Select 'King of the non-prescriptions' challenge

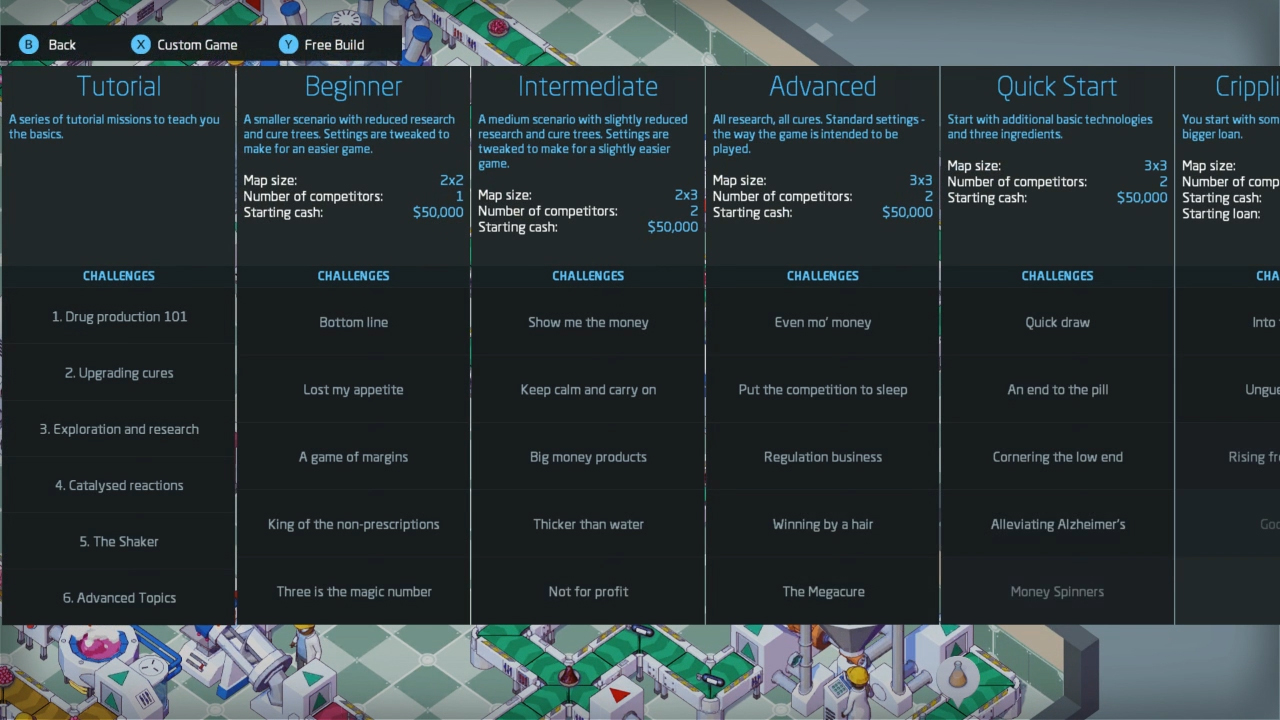click(353, 524)
